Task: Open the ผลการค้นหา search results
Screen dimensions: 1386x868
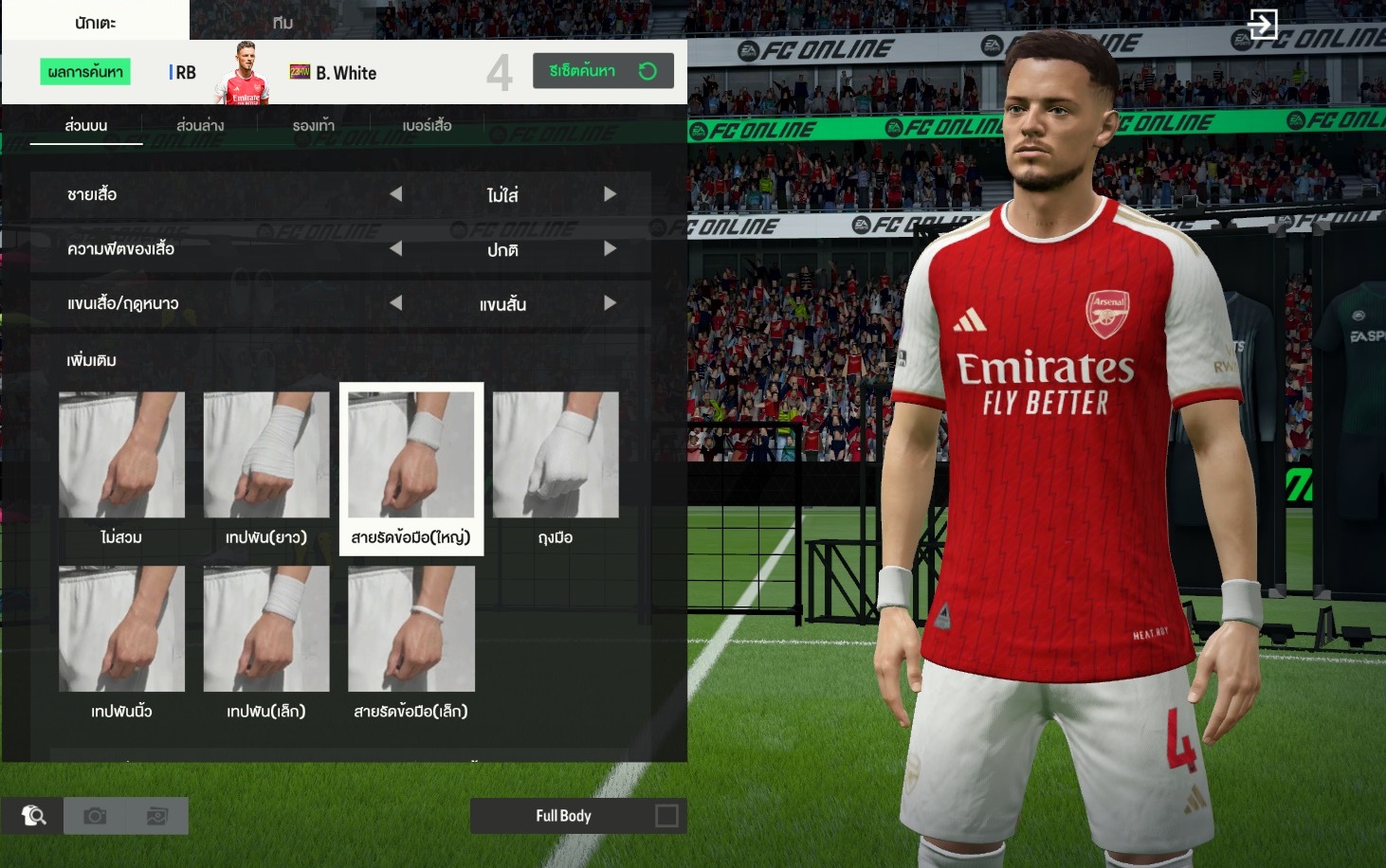Action: (85, 72)
